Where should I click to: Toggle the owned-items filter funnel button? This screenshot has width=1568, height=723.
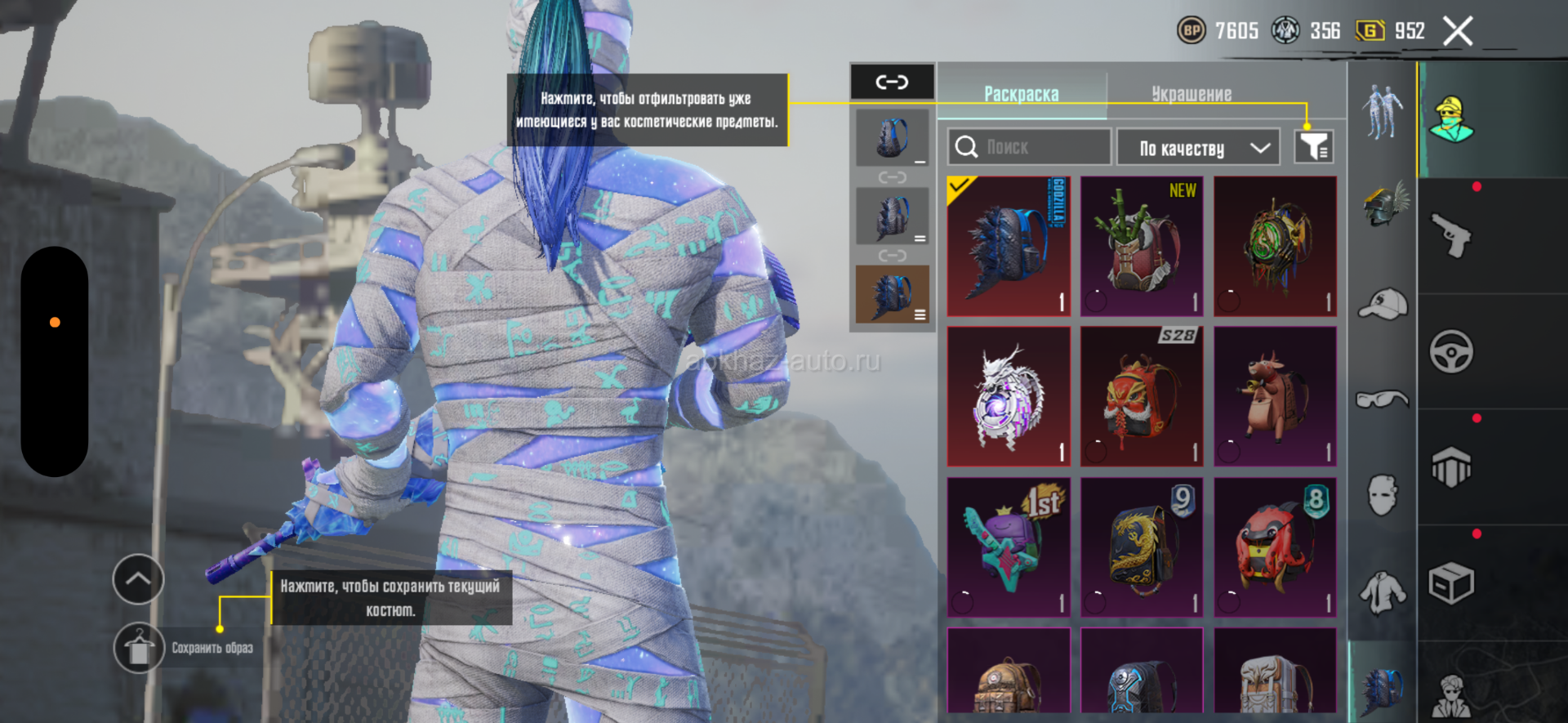pos(1313,147)
